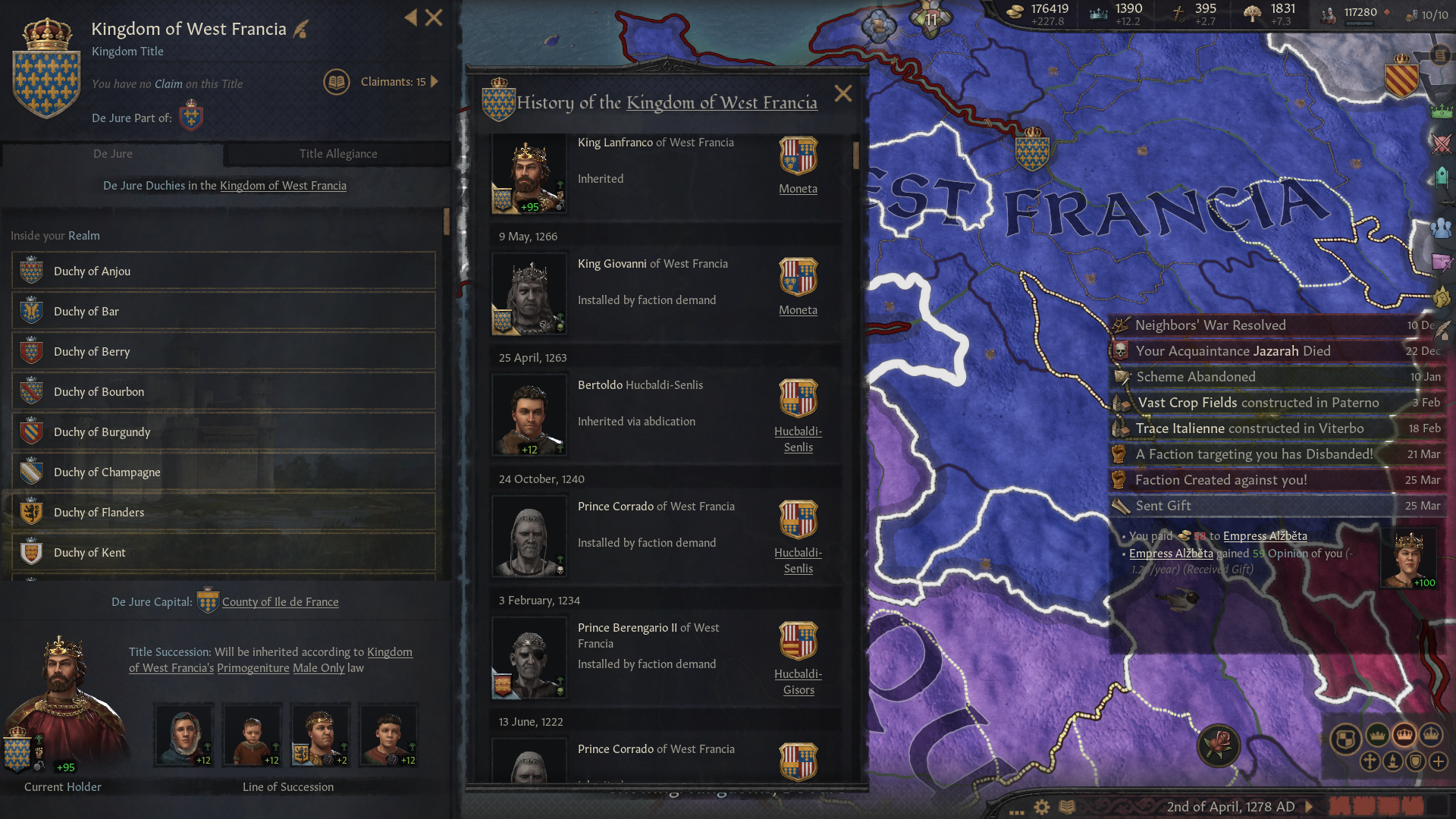This screenshot has height=819, width=1456.
Task: Switch to the Empires map mode
Action: pos(1432,734)
